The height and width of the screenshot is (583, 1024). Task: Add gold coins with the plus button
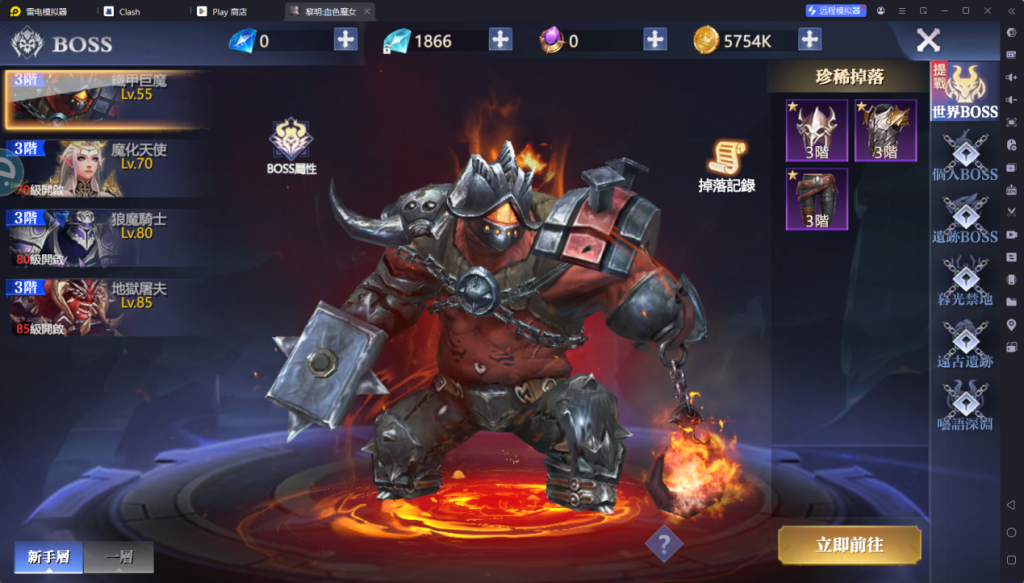coord(810,40)
